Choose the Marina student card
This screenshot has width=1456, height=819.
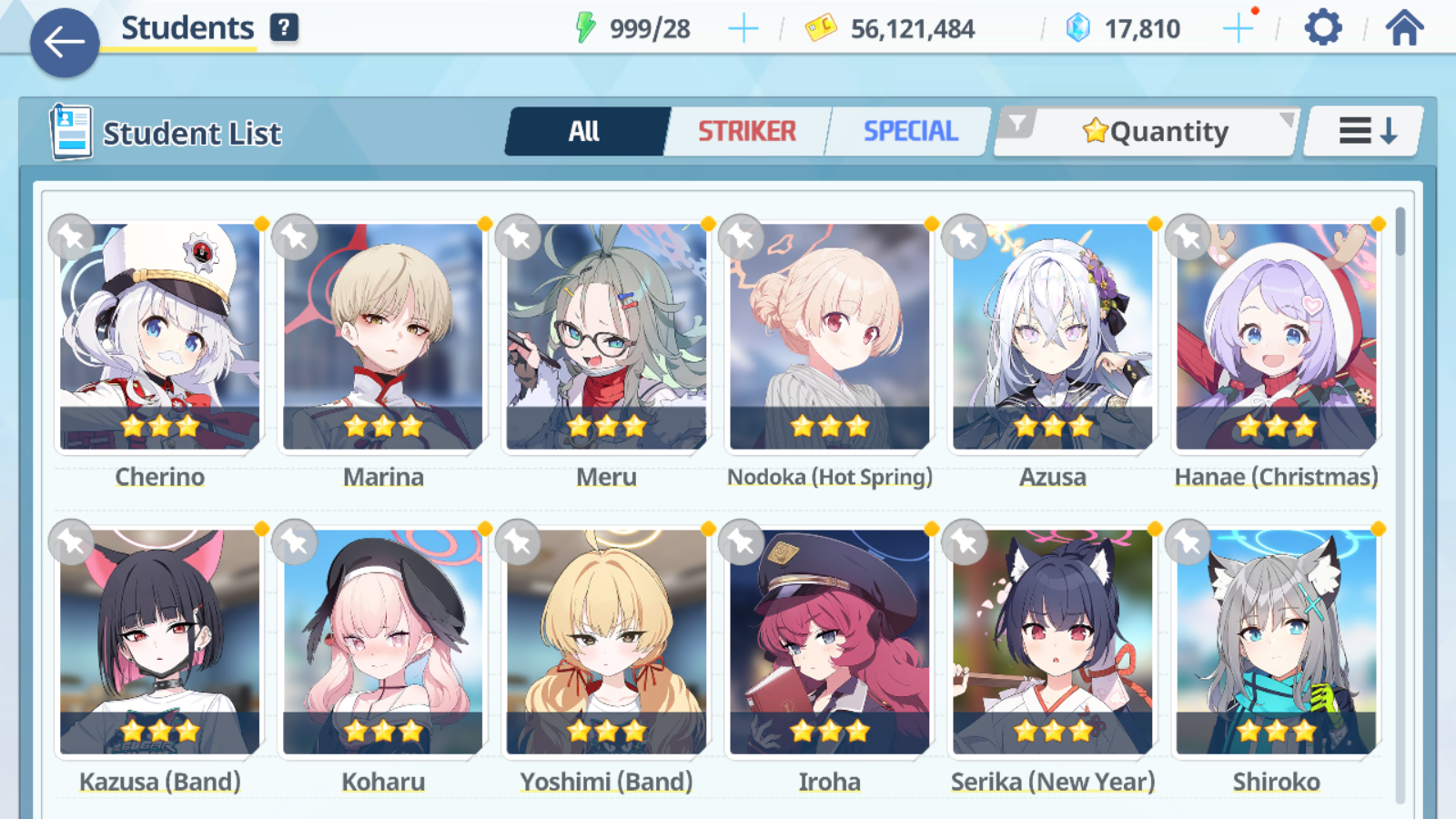click(383, 337)
